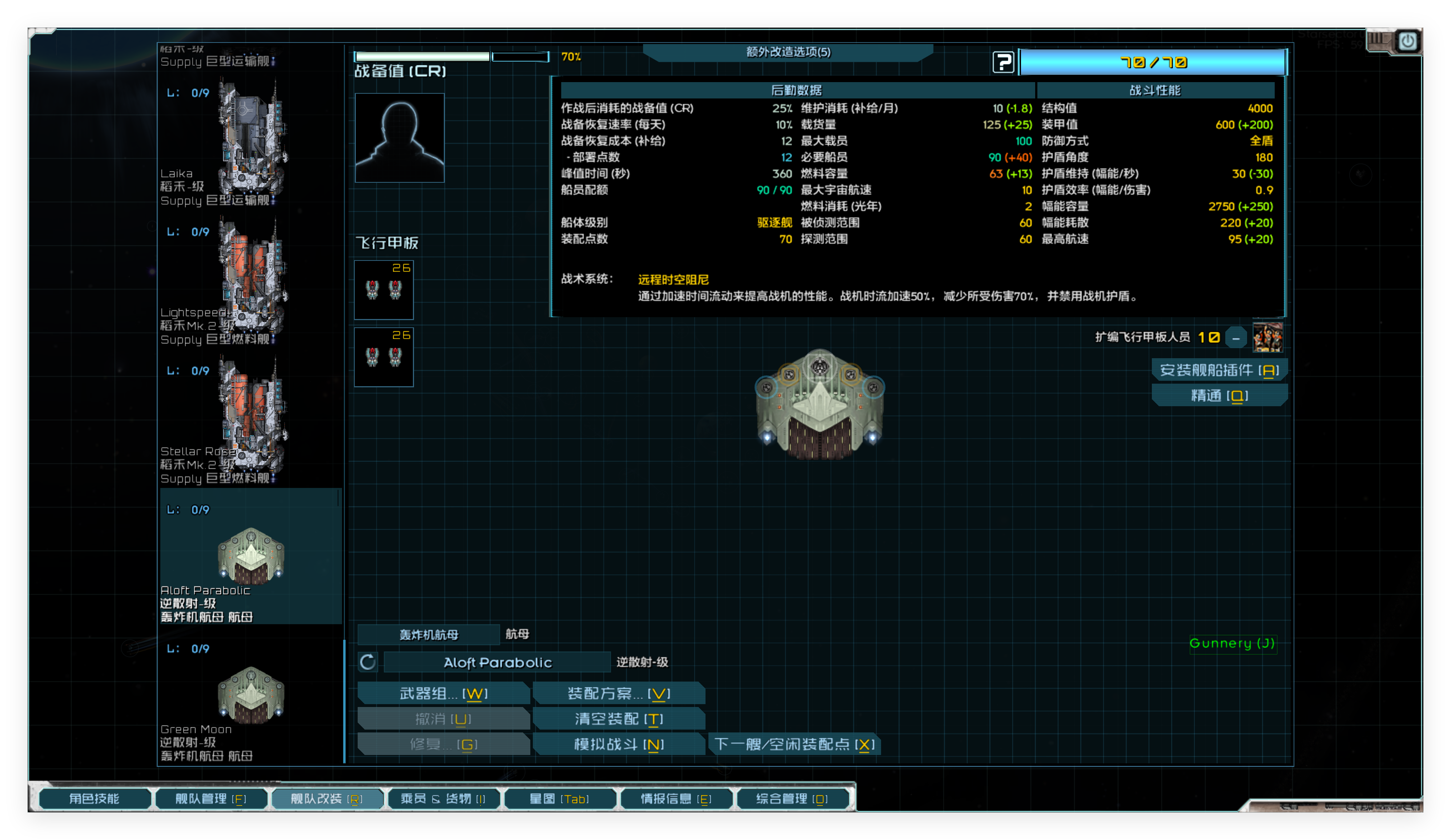Expand 额外改造选项 extra refit options
This screenshot has width=1451, height=840.
[788, 52]
